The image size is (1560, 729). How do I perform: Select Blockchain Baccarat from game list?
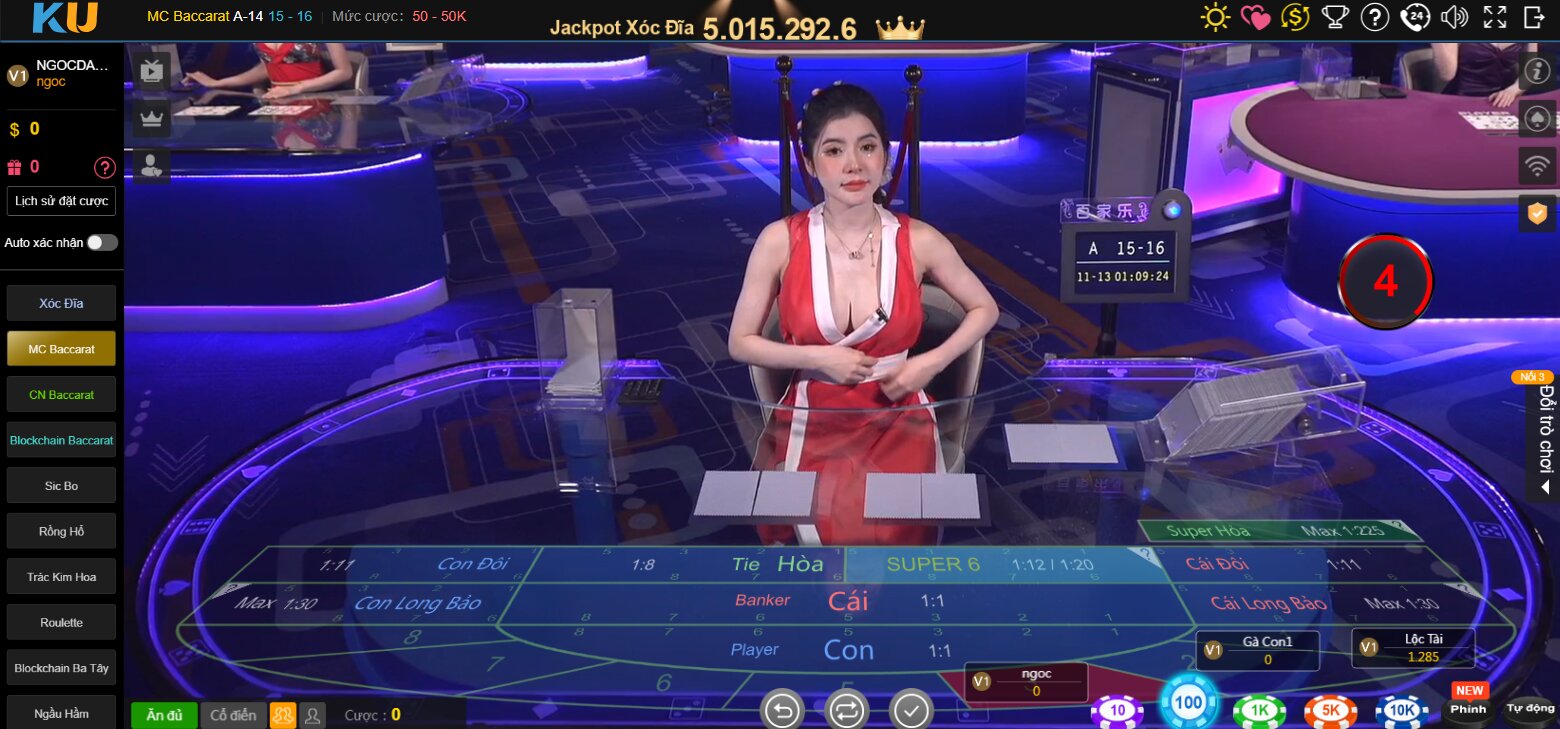point(61,440)
